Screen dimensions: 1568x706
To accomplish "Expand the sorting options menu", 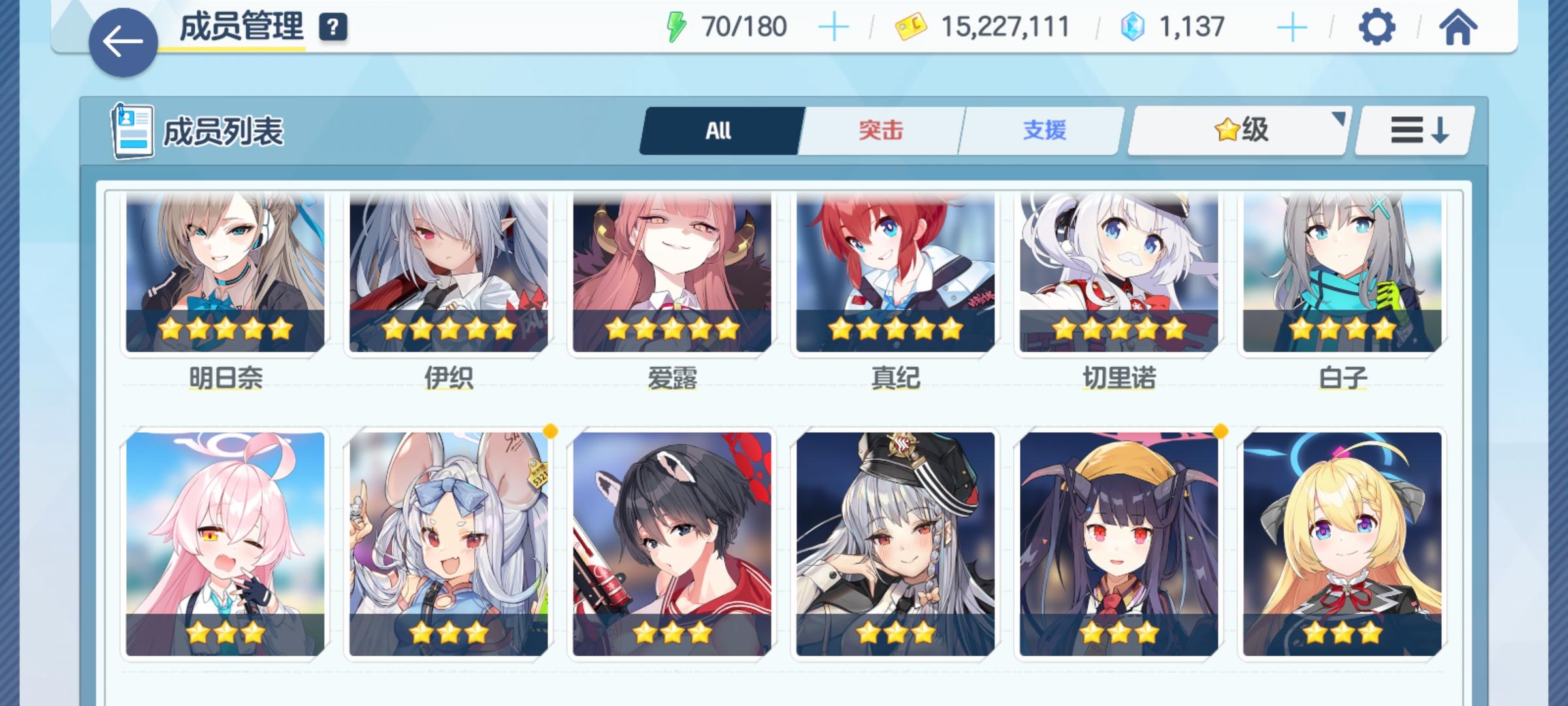I will coord(1413,130).
